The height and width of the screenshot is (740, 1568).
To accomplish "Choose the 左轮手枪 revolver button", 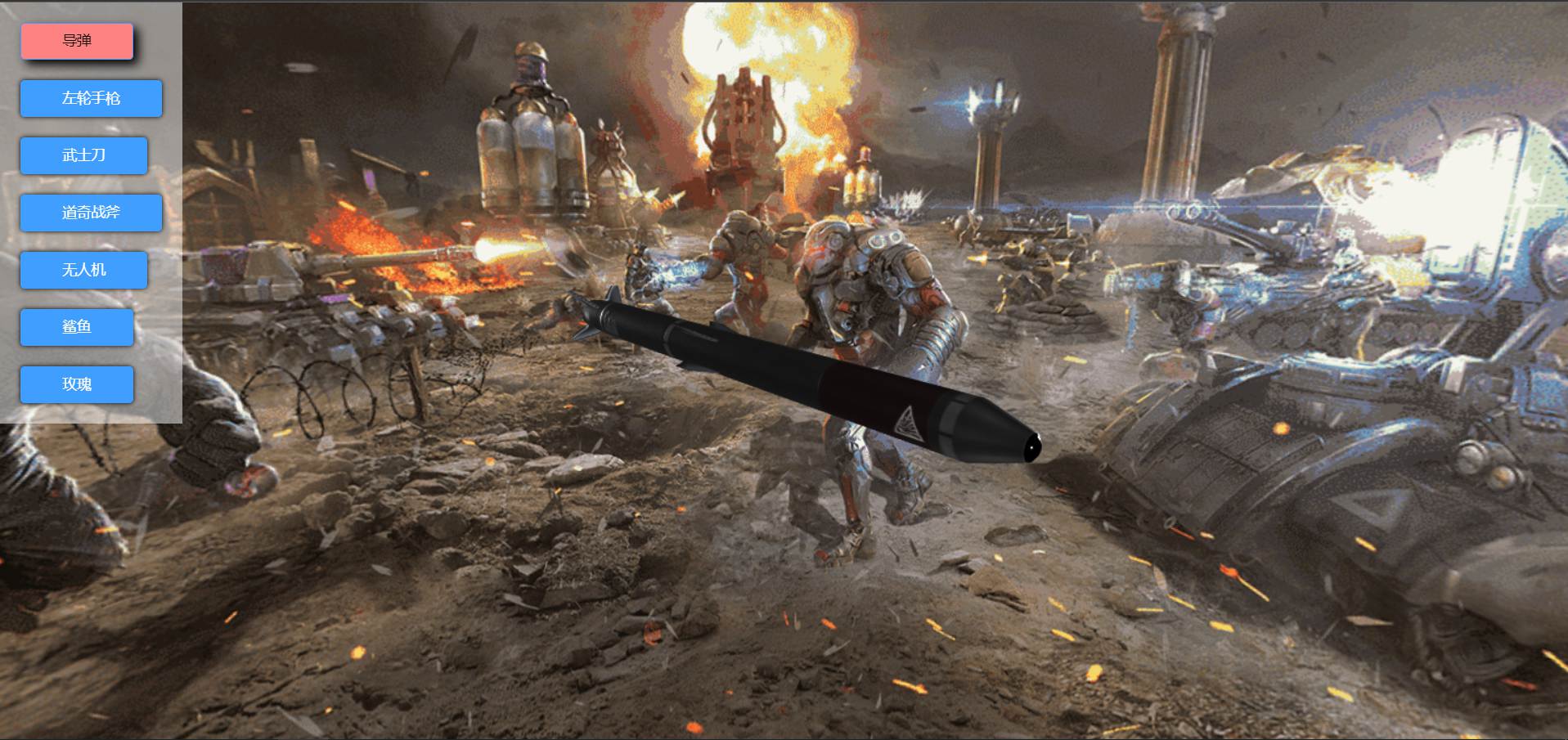I will coord(91,98).
